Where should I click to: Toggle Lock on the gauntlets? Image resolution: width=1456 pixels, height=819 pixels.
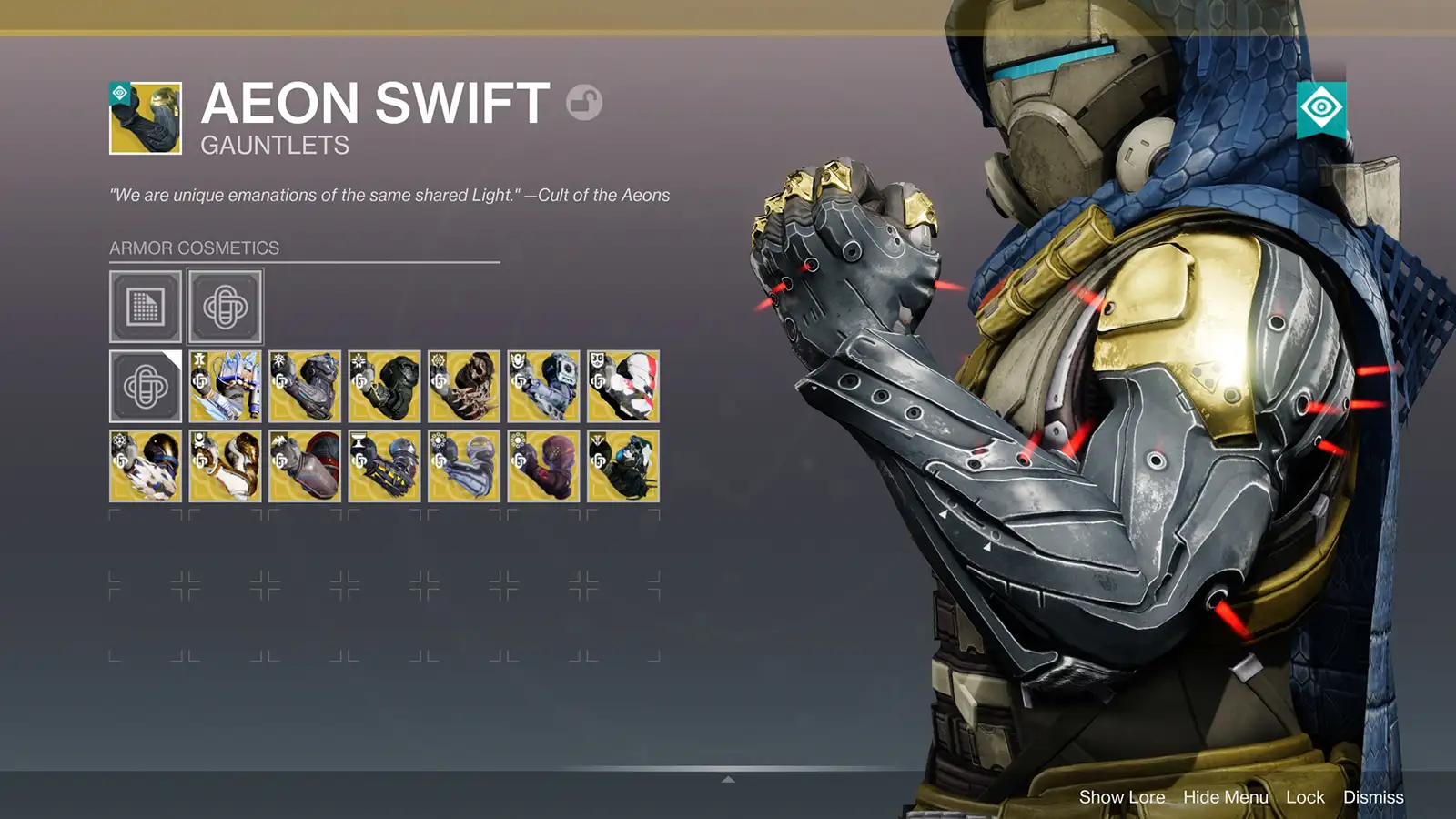point(1306,797)
